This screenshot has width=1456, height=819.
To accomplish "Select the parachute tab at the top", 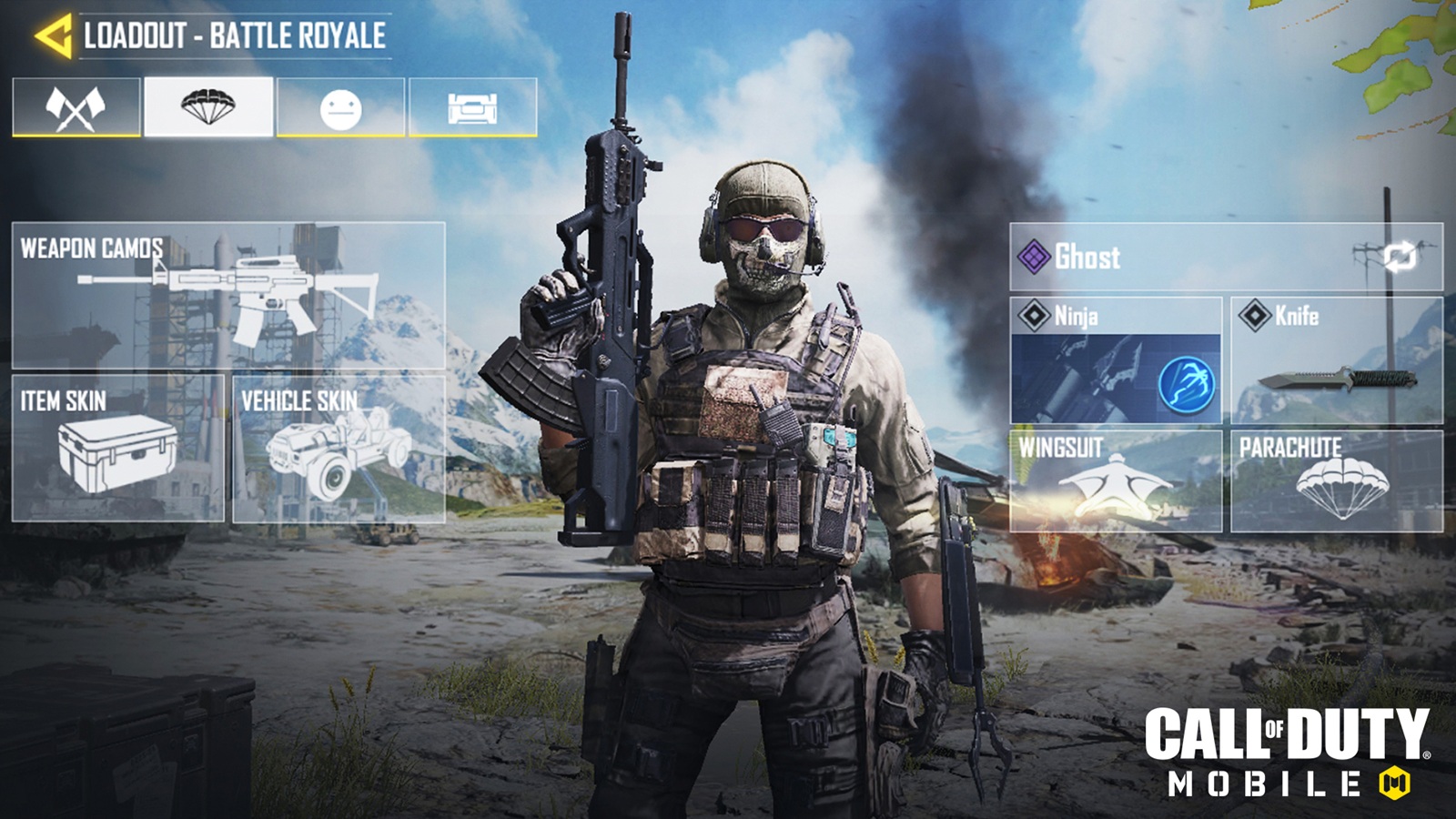I will (207, 106).
